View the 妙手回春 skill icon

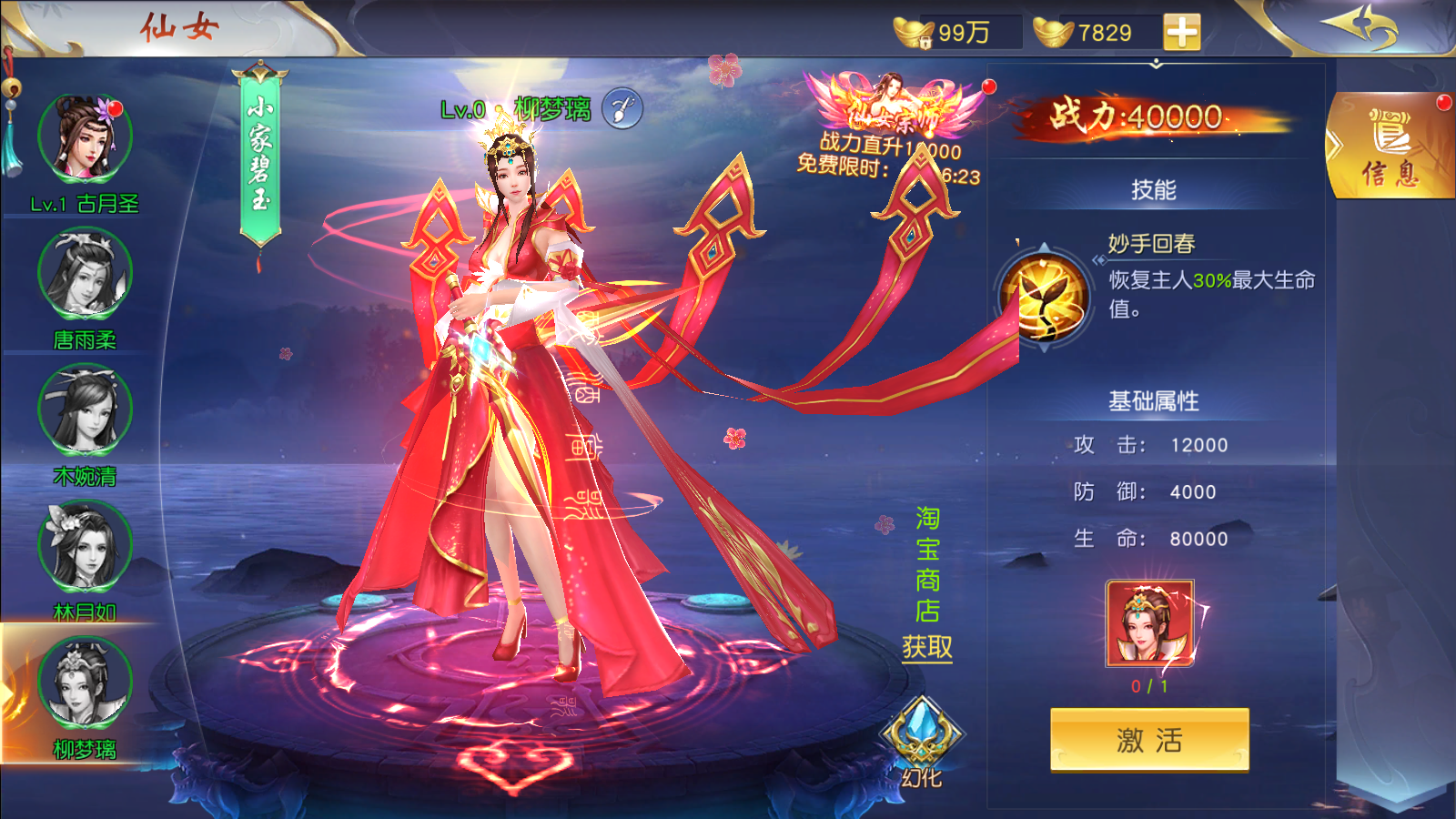1044,296
